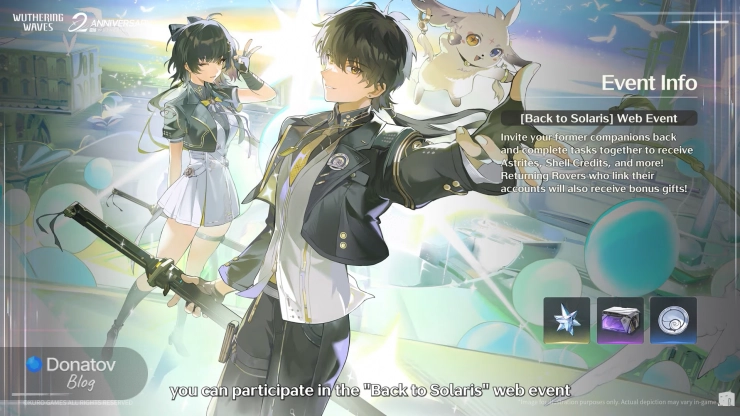
Task: Select the Astrite reward icon
Action: (568, 320)
